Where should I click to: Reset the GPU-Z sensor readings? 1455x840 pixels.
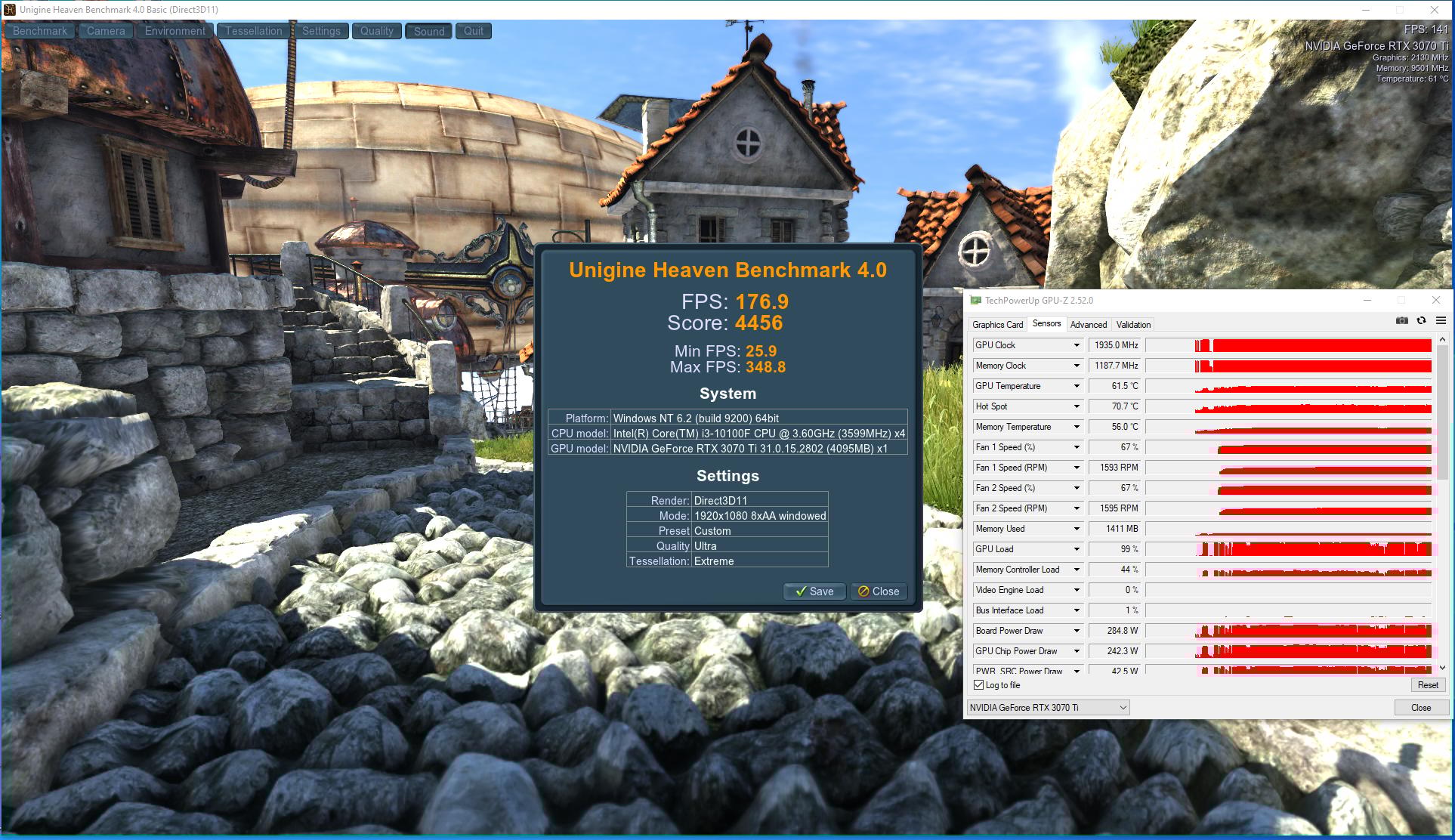point(1427,685)
